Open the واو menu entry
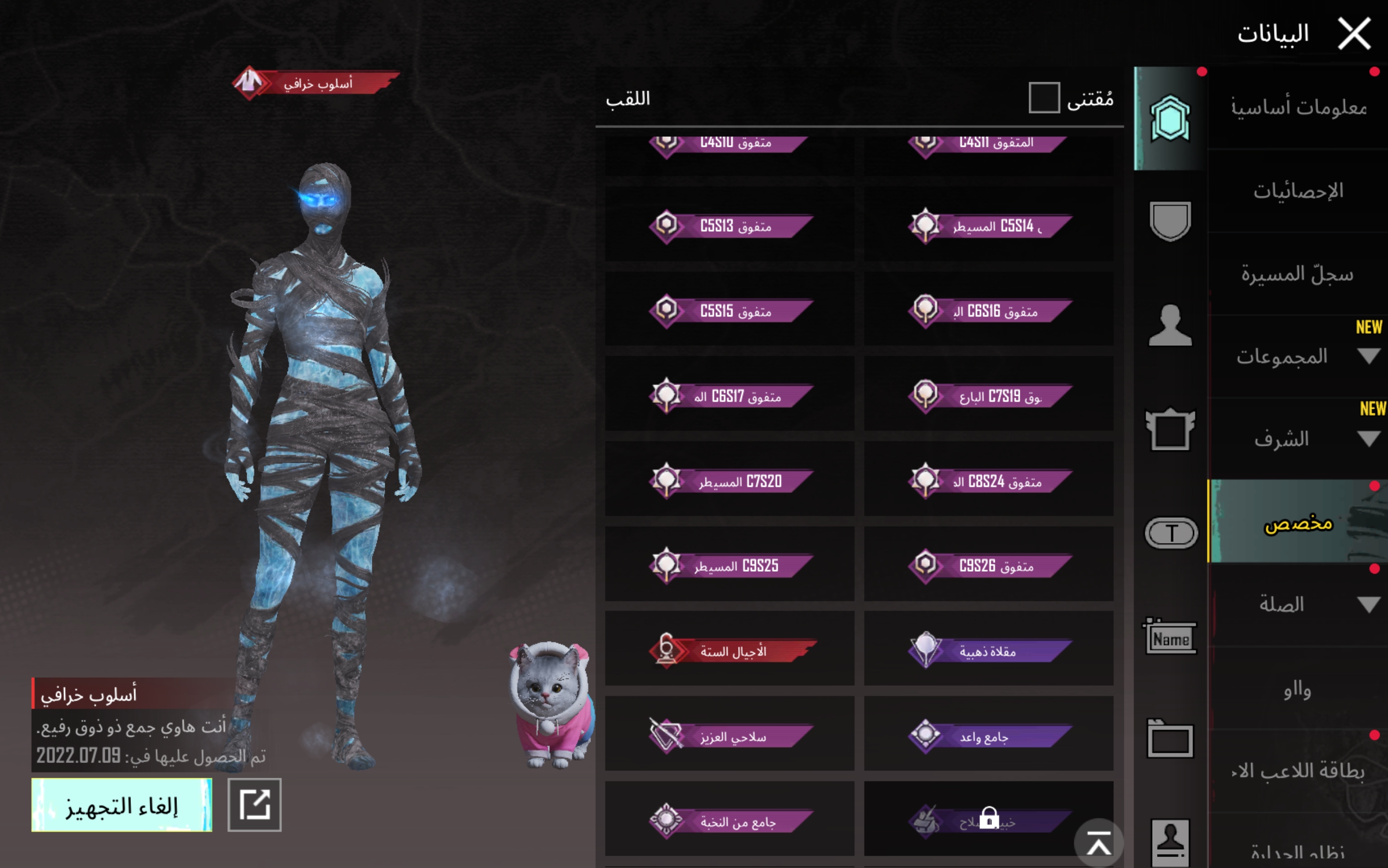The height and width of the screenshot is (868, 1388). click(1298, 688)
